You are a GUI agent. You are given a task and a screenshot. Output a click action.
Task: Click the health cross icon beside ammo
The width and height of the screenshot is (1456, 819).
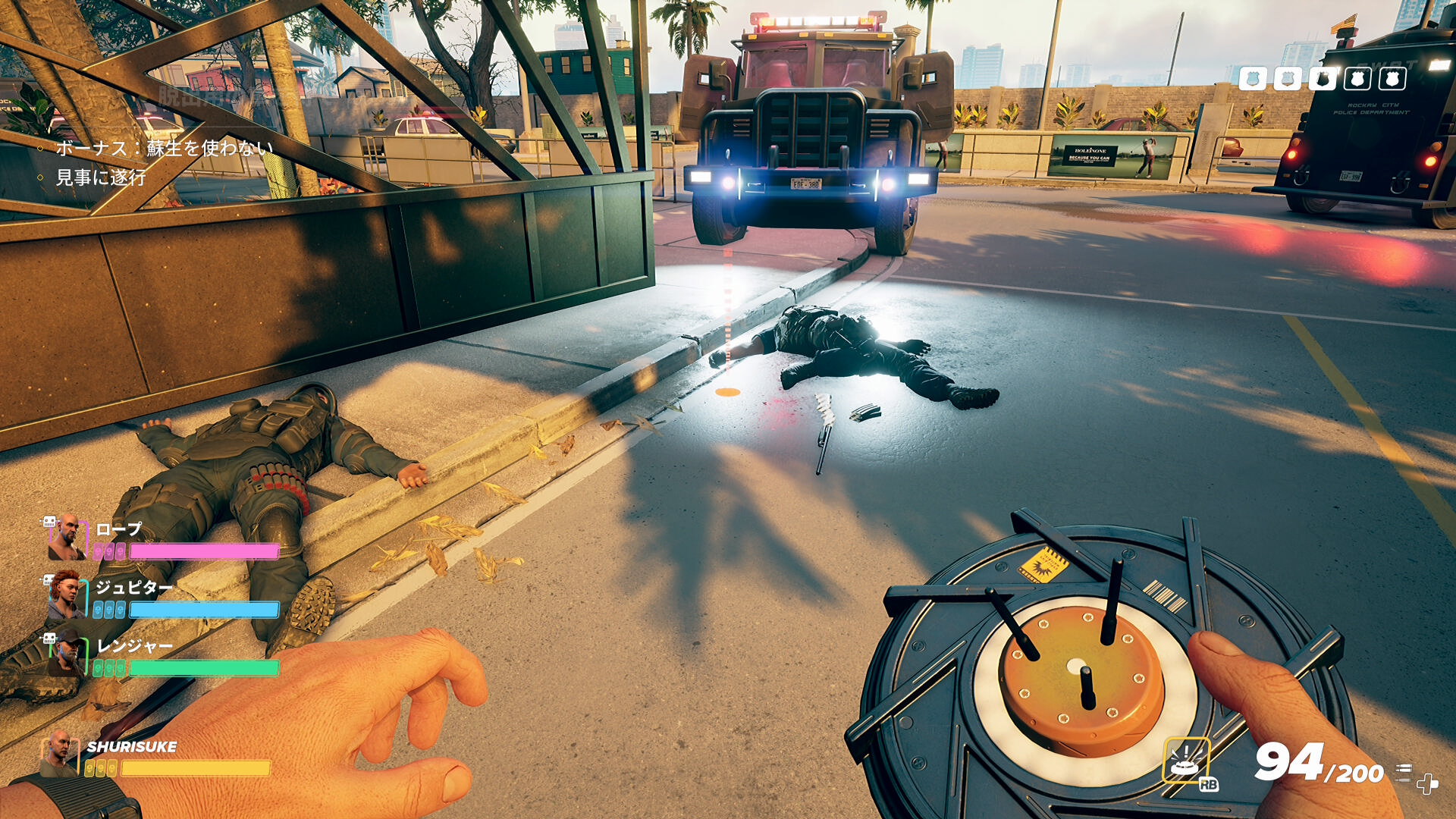pyautogui.click(x=1427, y=783)
